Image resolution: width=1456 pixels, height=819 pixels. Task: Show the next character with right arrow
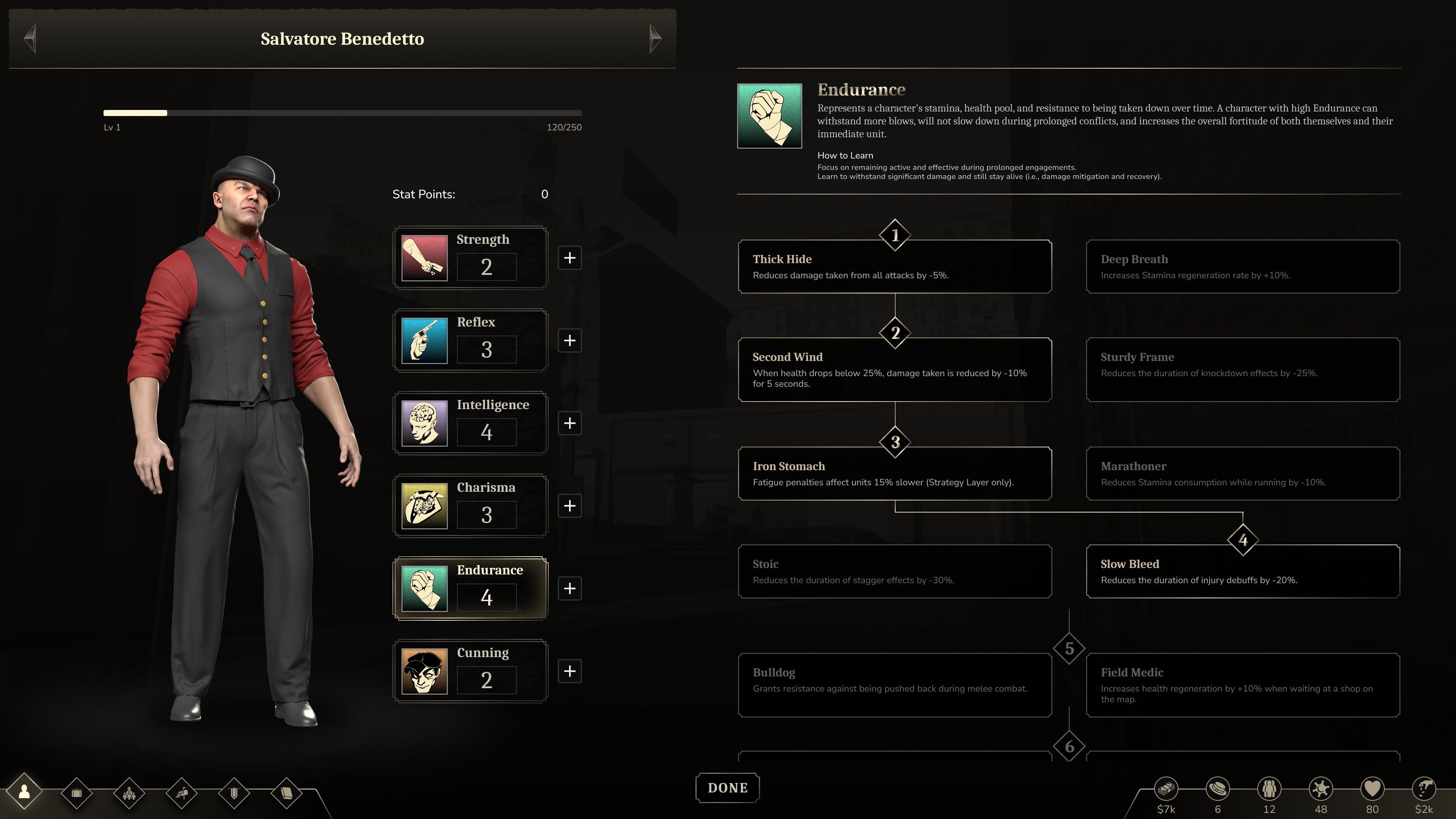pos(655,38)
